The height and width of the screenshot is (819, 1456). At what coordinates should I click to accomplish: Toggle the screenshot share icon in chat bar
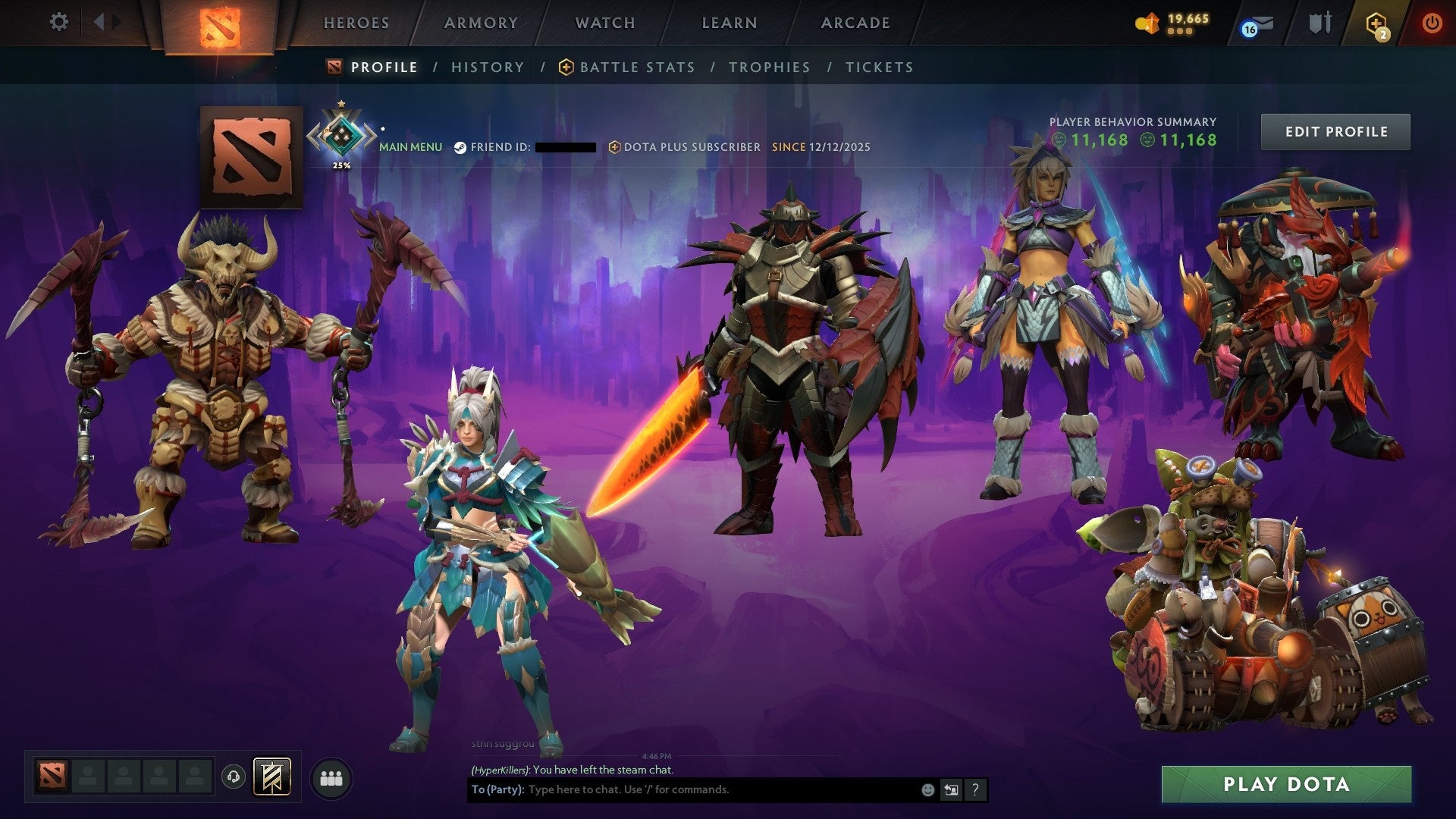[951, 789]
